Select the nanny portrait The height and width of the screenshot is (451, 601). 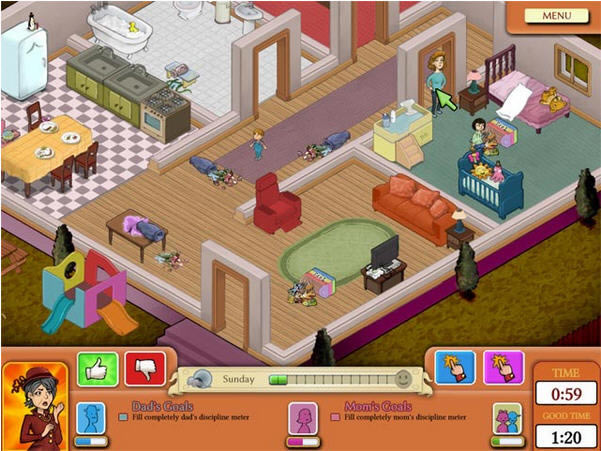click(x=34, y=405)
